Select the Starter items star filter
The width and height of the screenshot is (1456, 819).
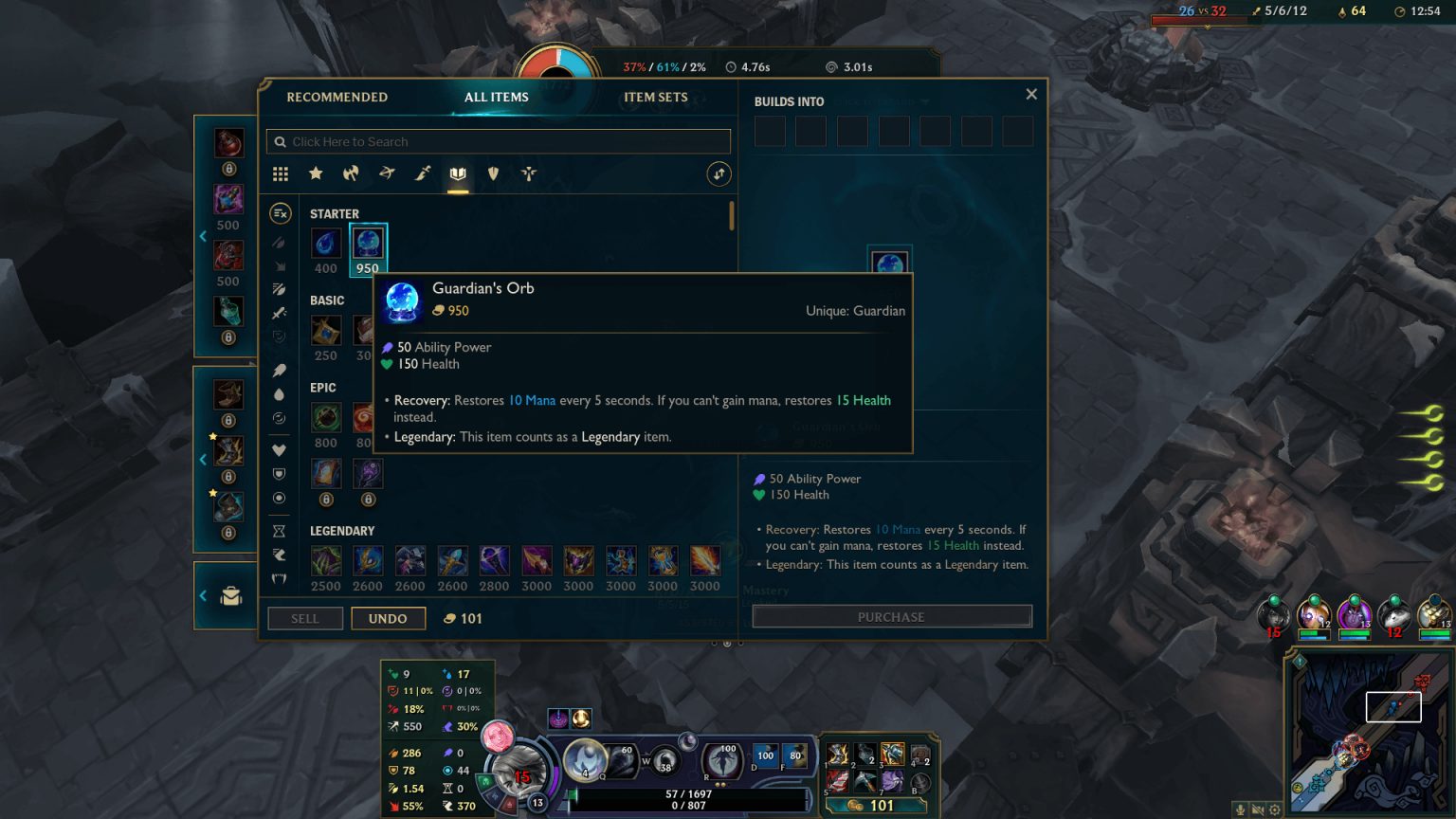pyautogui.click(x=316, y=174)
